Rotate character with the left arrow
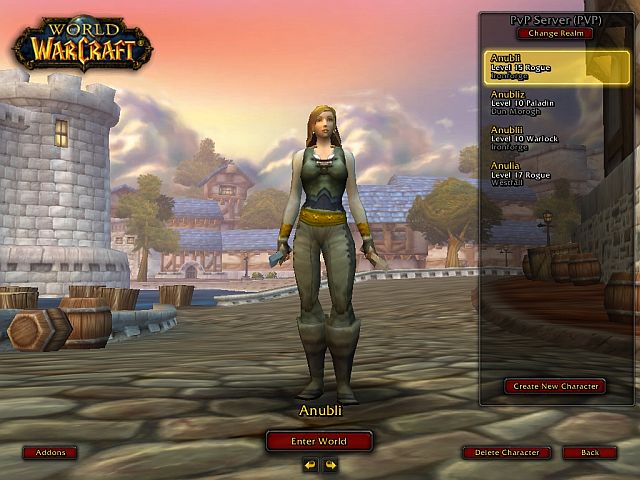Screen dimensions: 640x480 tap(310, 464)
